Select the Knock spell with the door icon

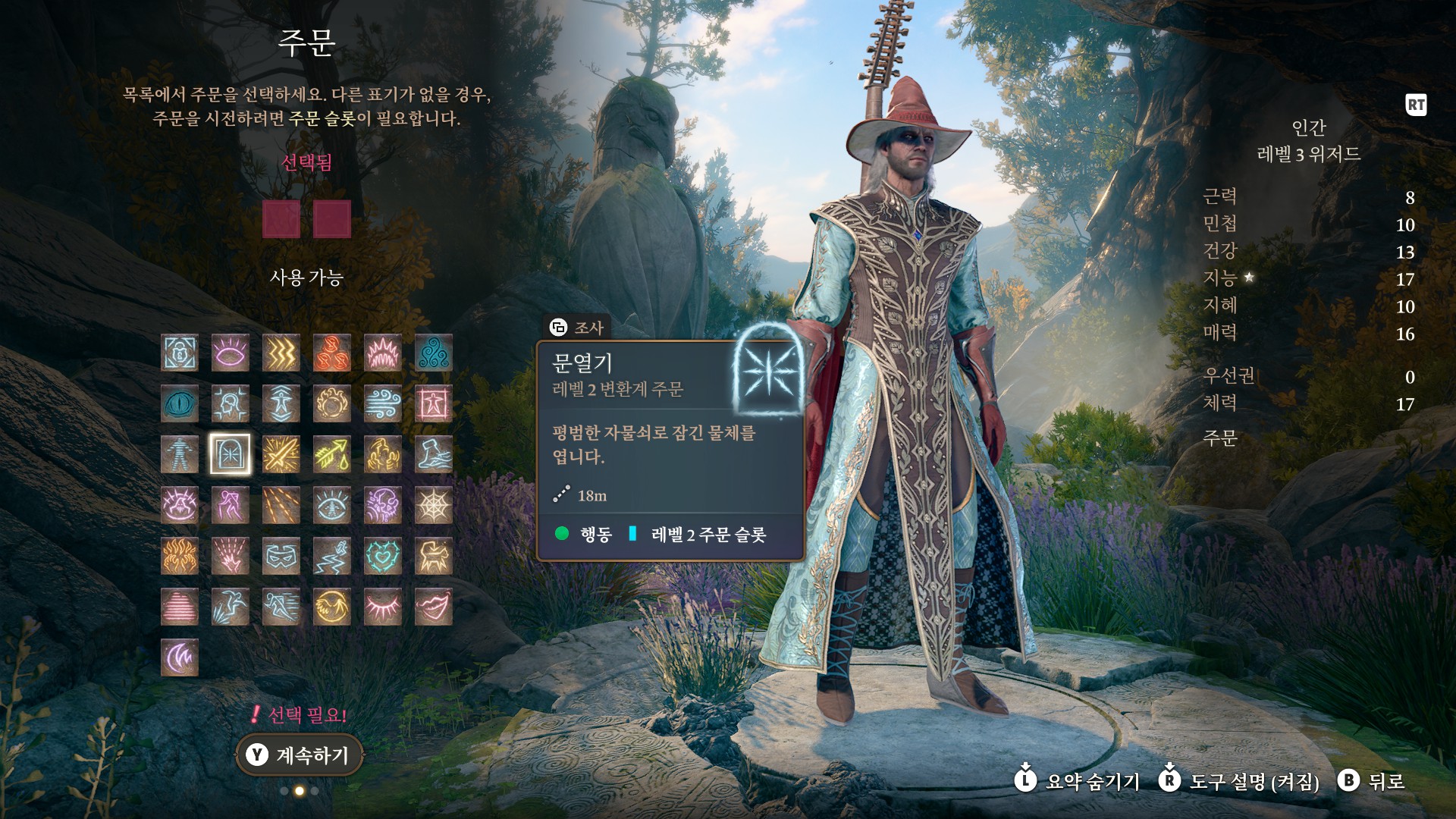click(231, 454)
